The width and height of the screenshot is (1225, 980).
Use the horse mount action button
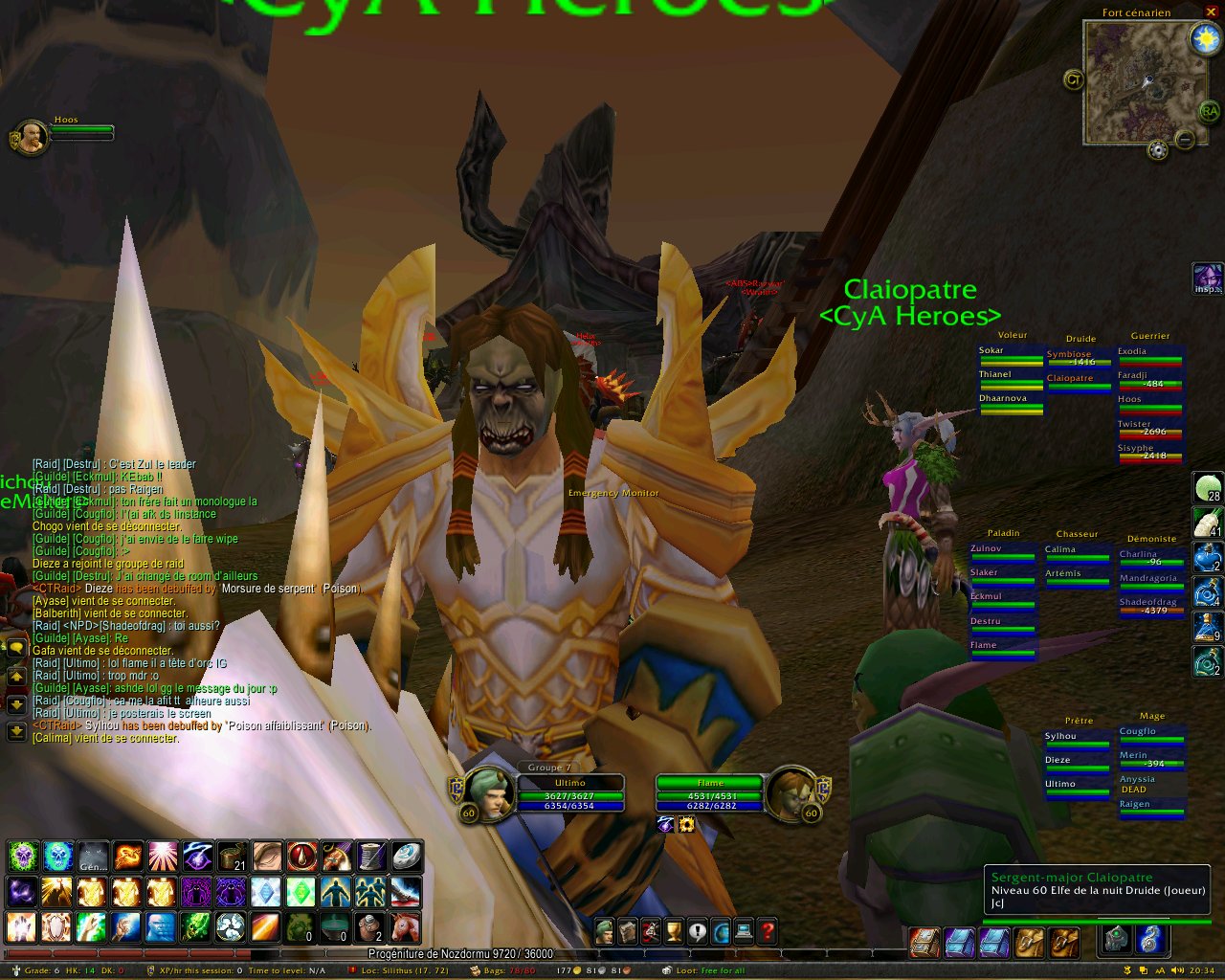[x=405, y=927]
